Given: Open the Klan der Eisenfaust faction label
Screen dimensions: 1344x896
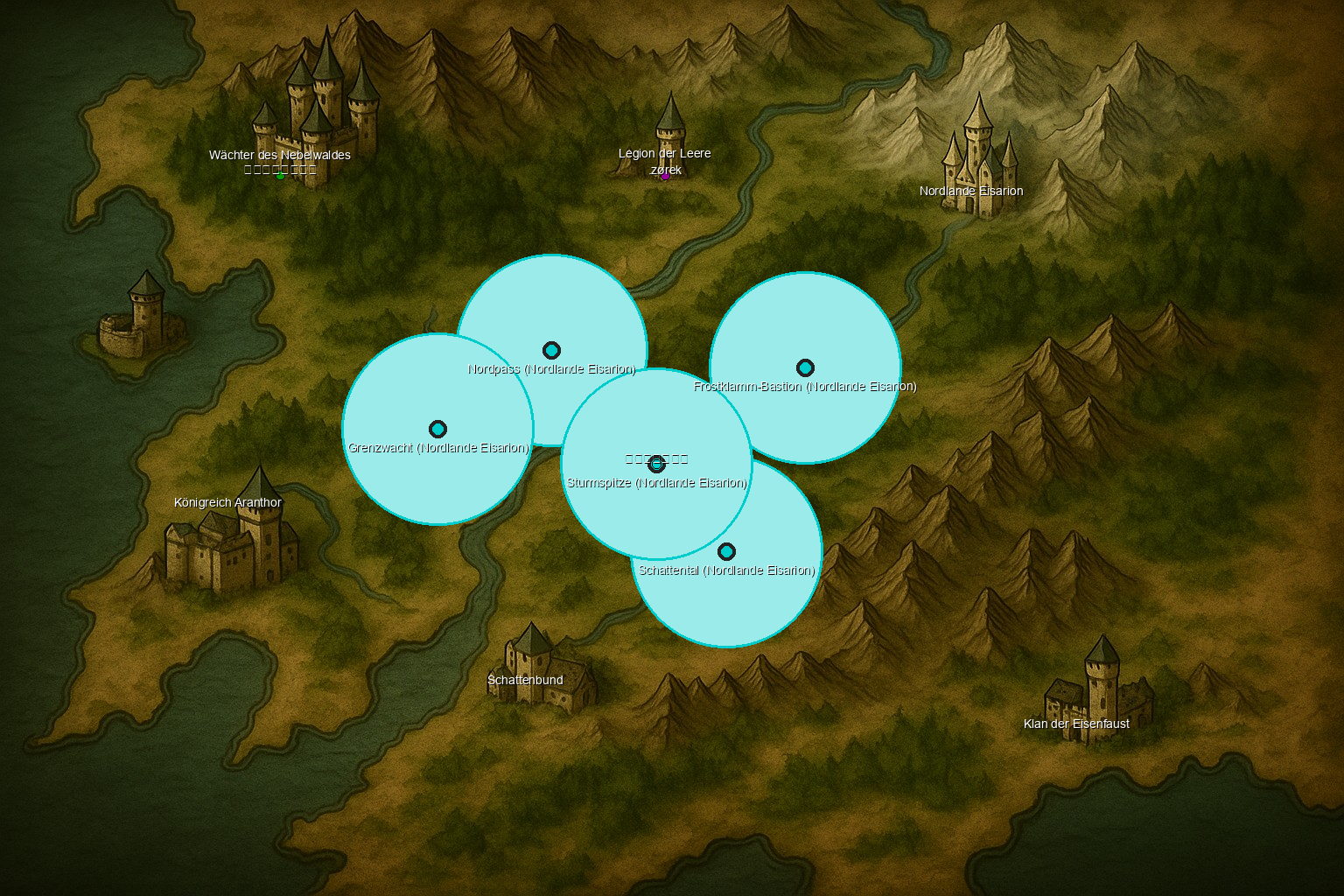Looking at the screenshot, I should [x=1076, y=724].
